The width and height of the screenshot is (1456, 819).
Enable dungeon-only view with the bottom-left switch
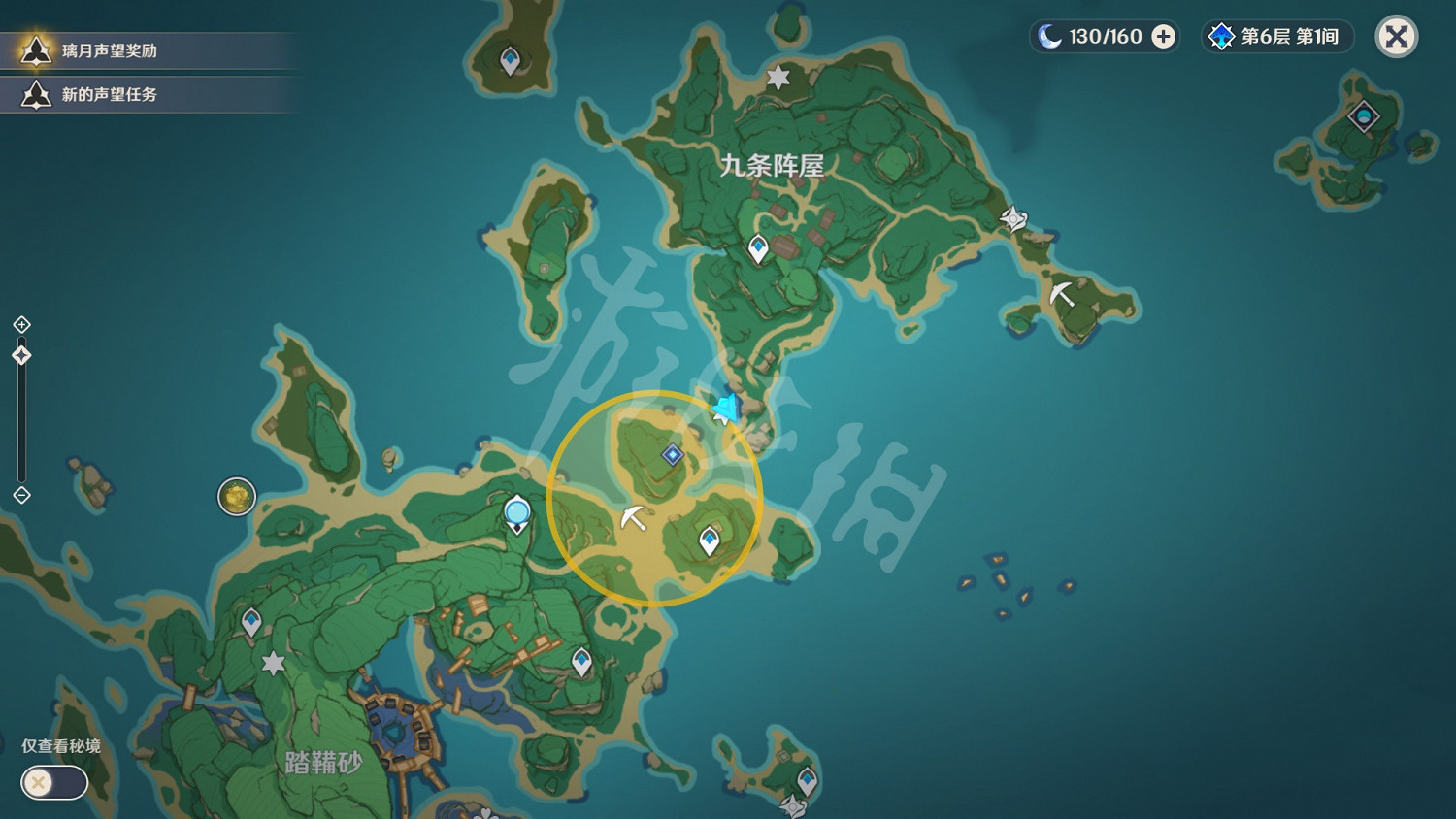(53, 783)
